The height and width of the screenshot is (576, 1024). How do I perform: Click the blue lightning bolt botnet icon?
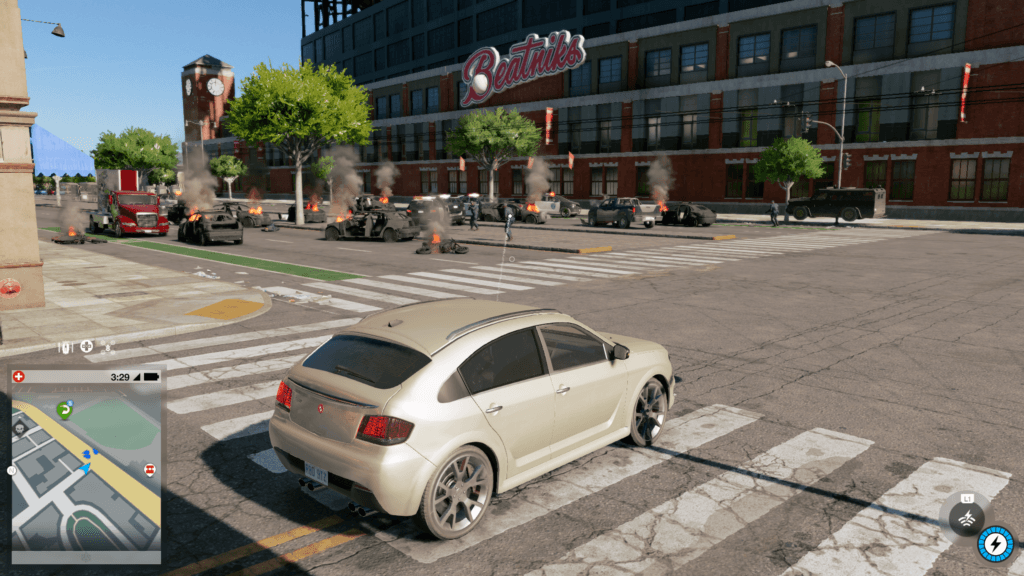point(995,544)
